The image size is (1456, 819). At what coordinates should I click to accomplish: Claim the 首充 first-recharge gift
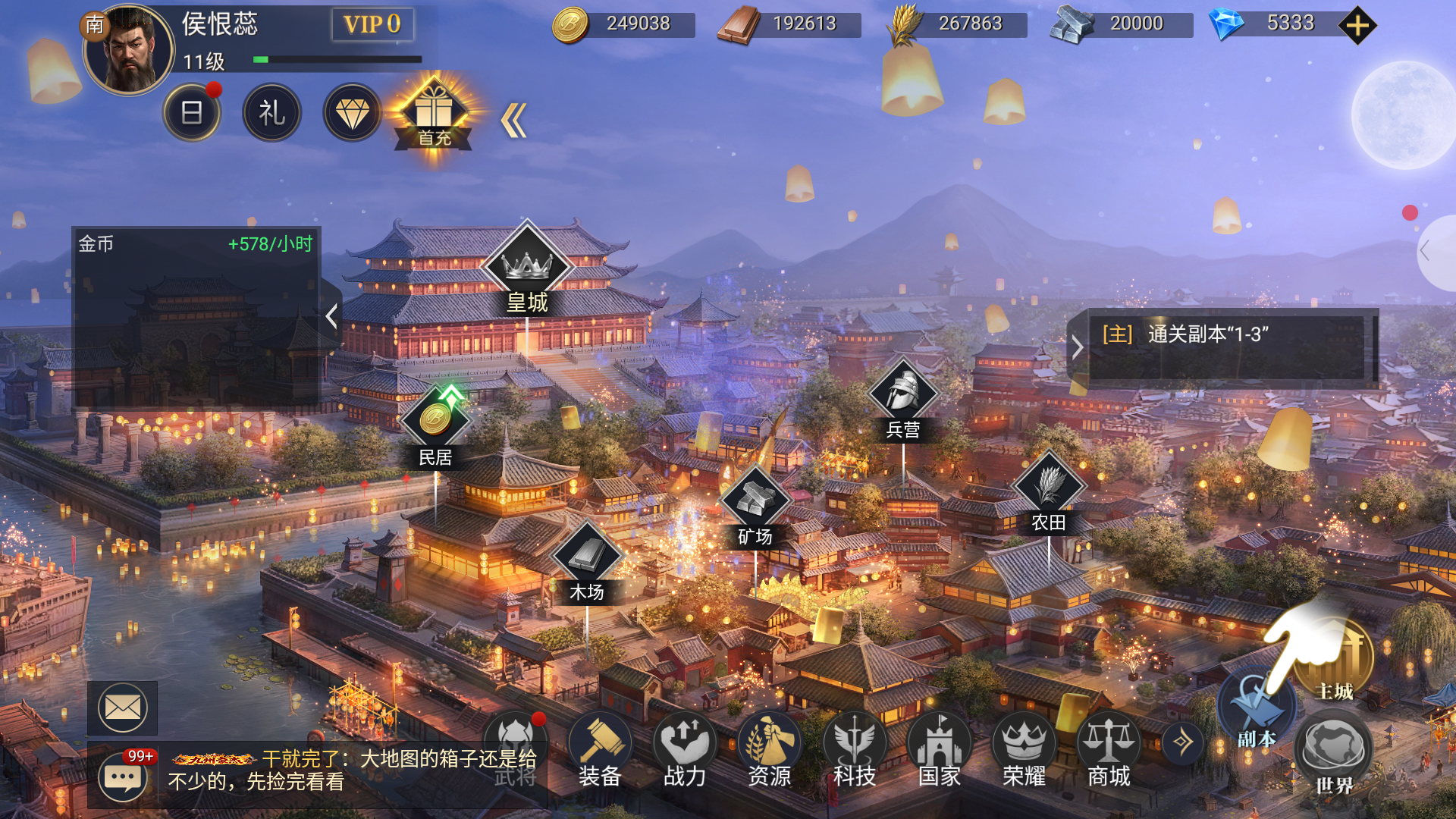434,115
